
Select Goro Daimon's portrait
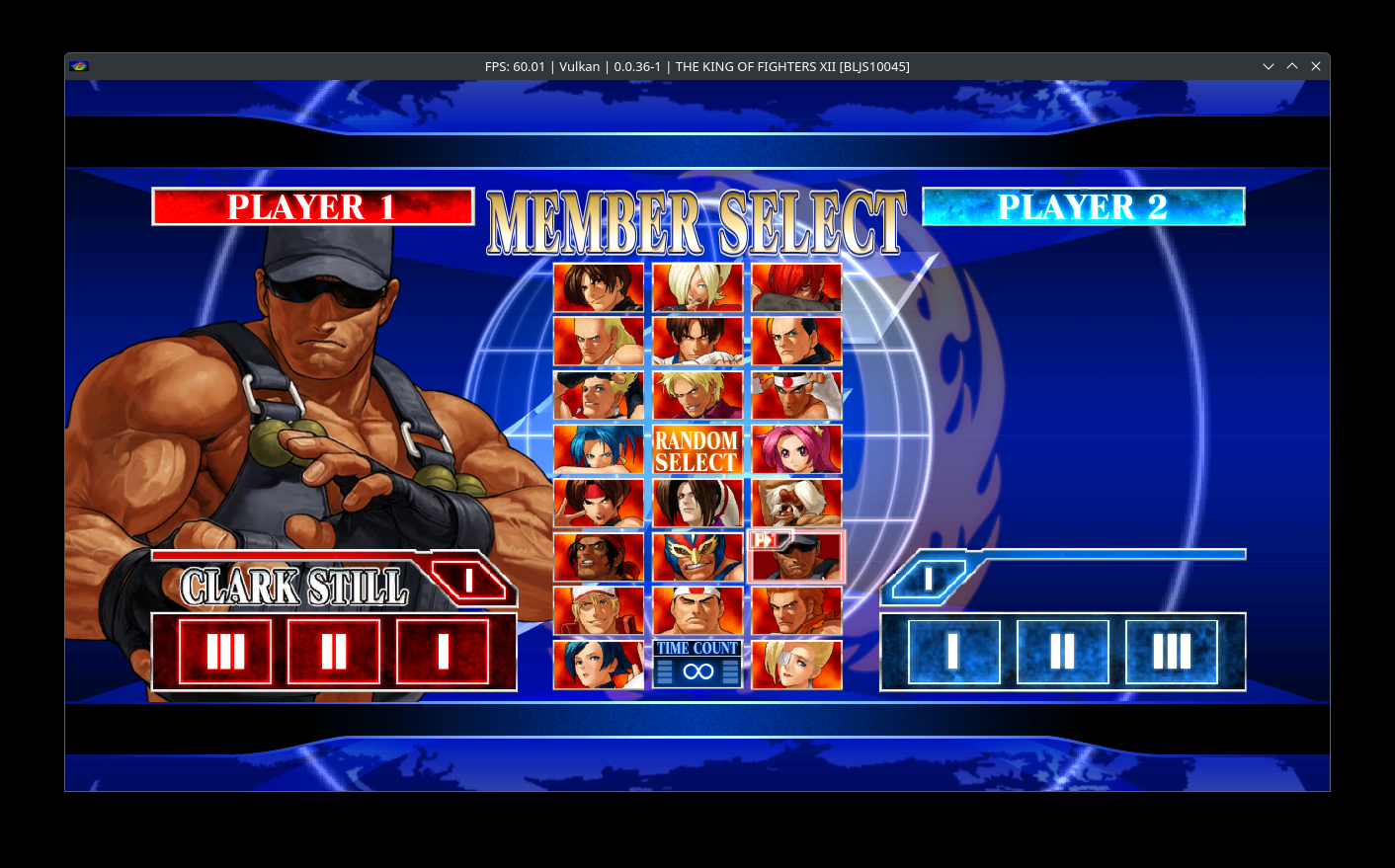[697, 610]
